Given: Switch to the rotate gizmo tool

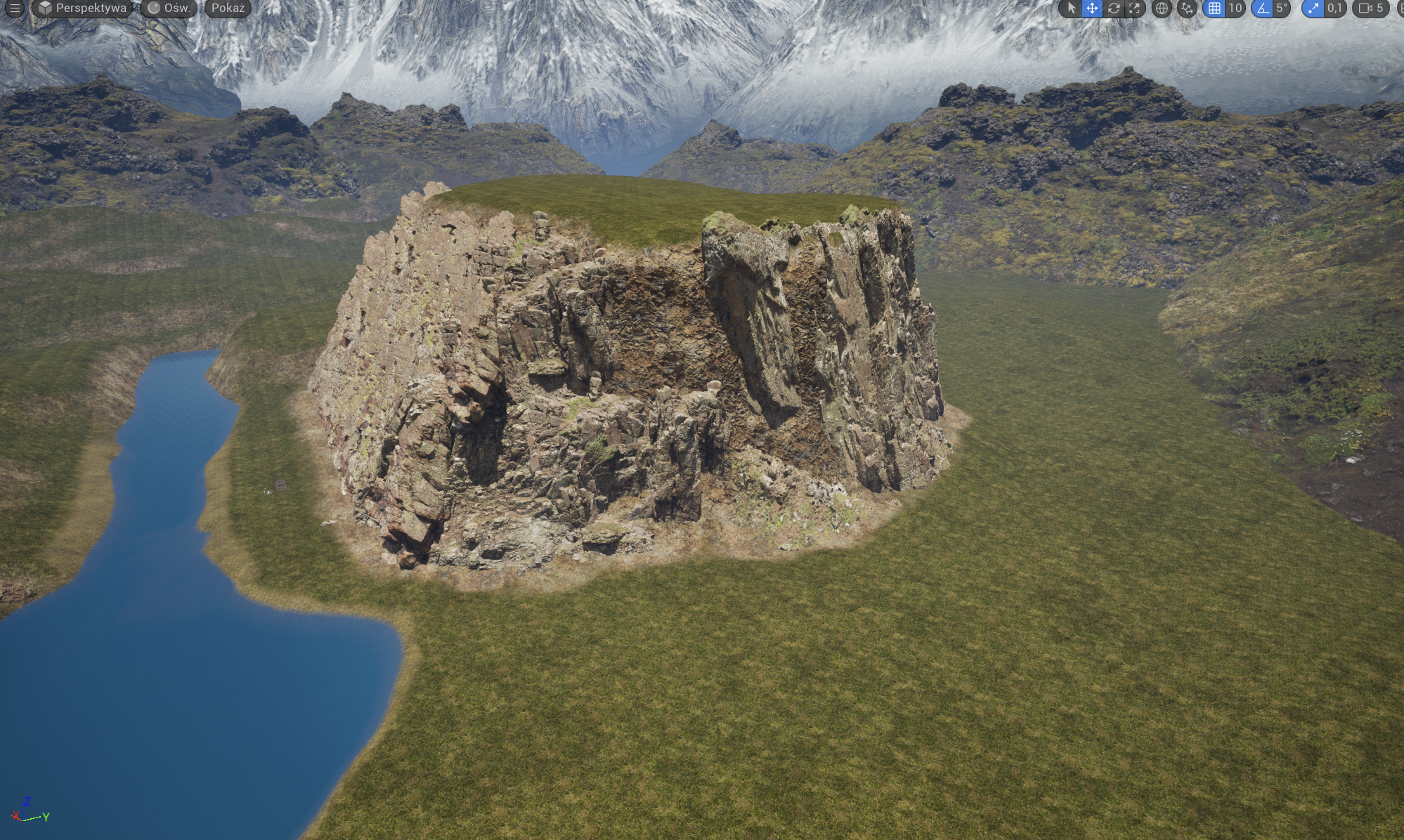Looking at the screenshot, I should coord(1114,8).
